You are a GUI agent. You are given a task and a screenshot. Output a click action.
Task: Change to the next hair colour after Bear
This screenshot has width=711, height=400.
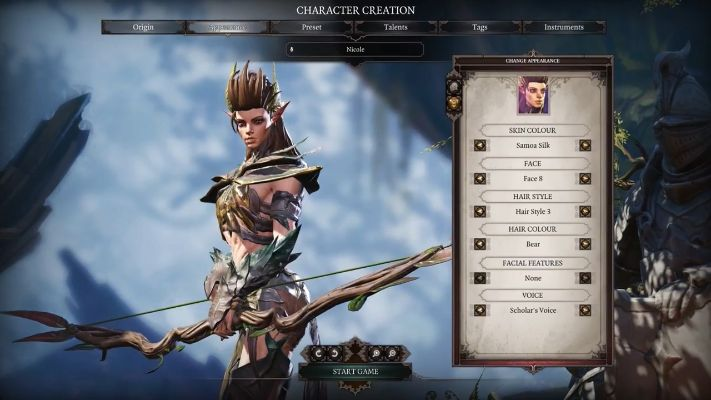pyautogui.click(x=585, y=244)
